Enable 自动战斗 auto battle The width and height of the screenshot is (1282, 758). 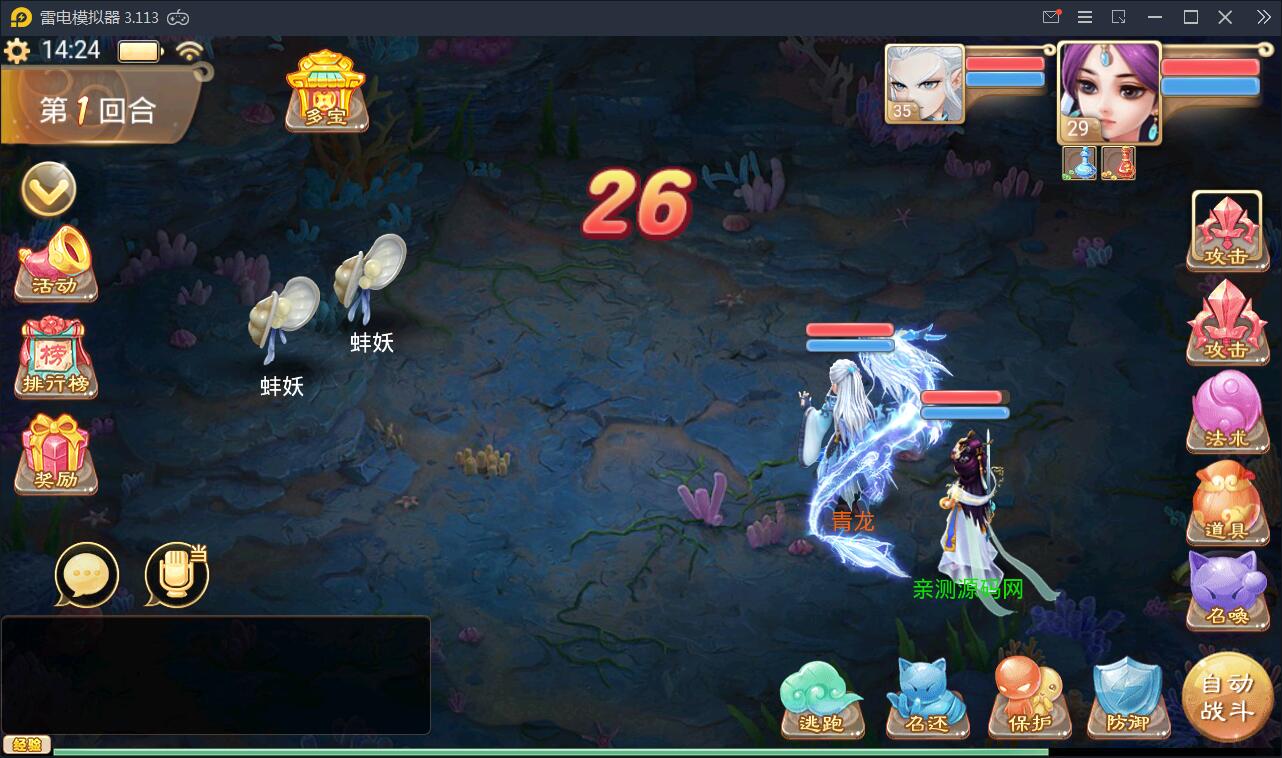[x=1229, y=700]
